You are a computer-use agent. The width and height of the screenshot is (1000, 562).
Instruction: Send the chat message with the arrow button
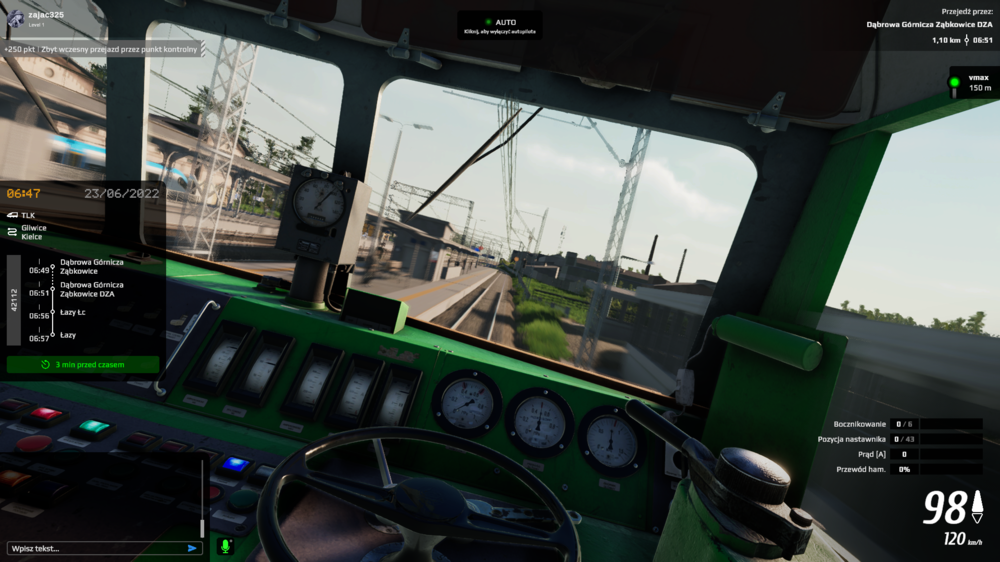coord(193,548)
